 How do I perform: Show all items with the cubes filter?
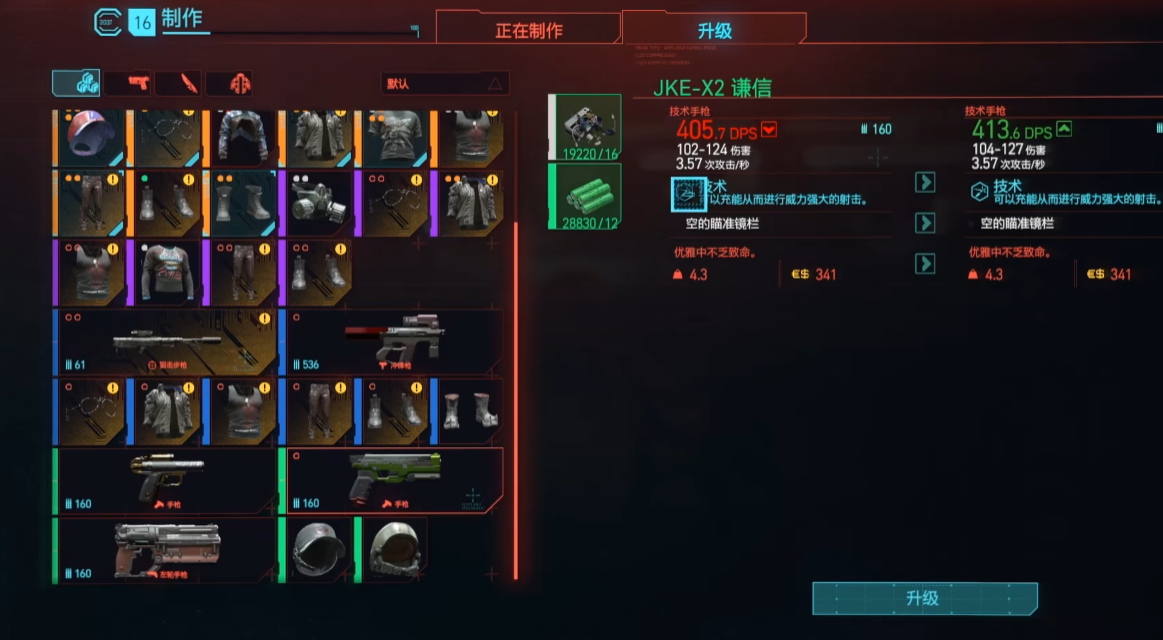76,83
